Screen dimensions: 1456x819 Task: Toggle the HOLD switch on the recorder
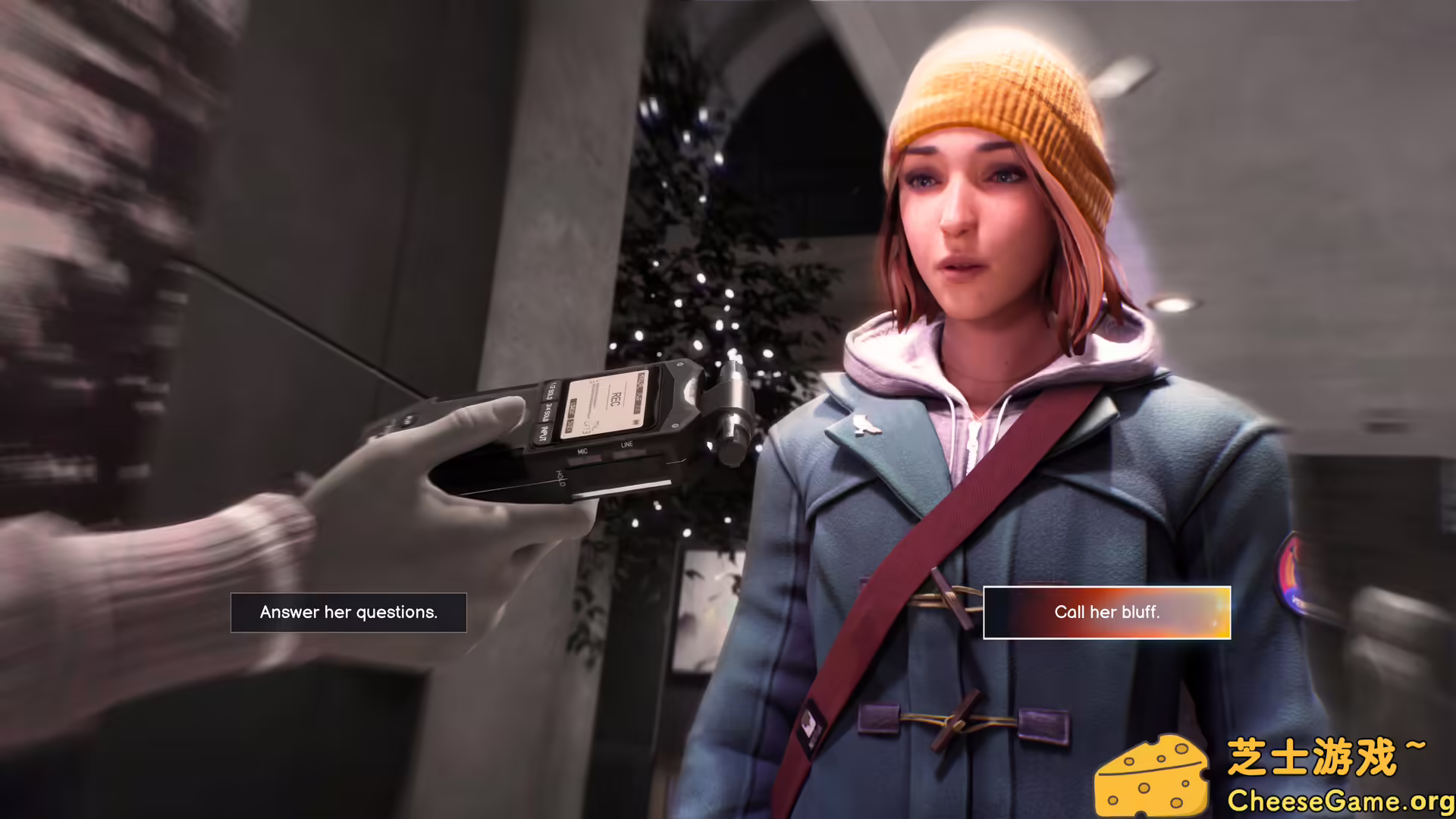click(562, 477)
